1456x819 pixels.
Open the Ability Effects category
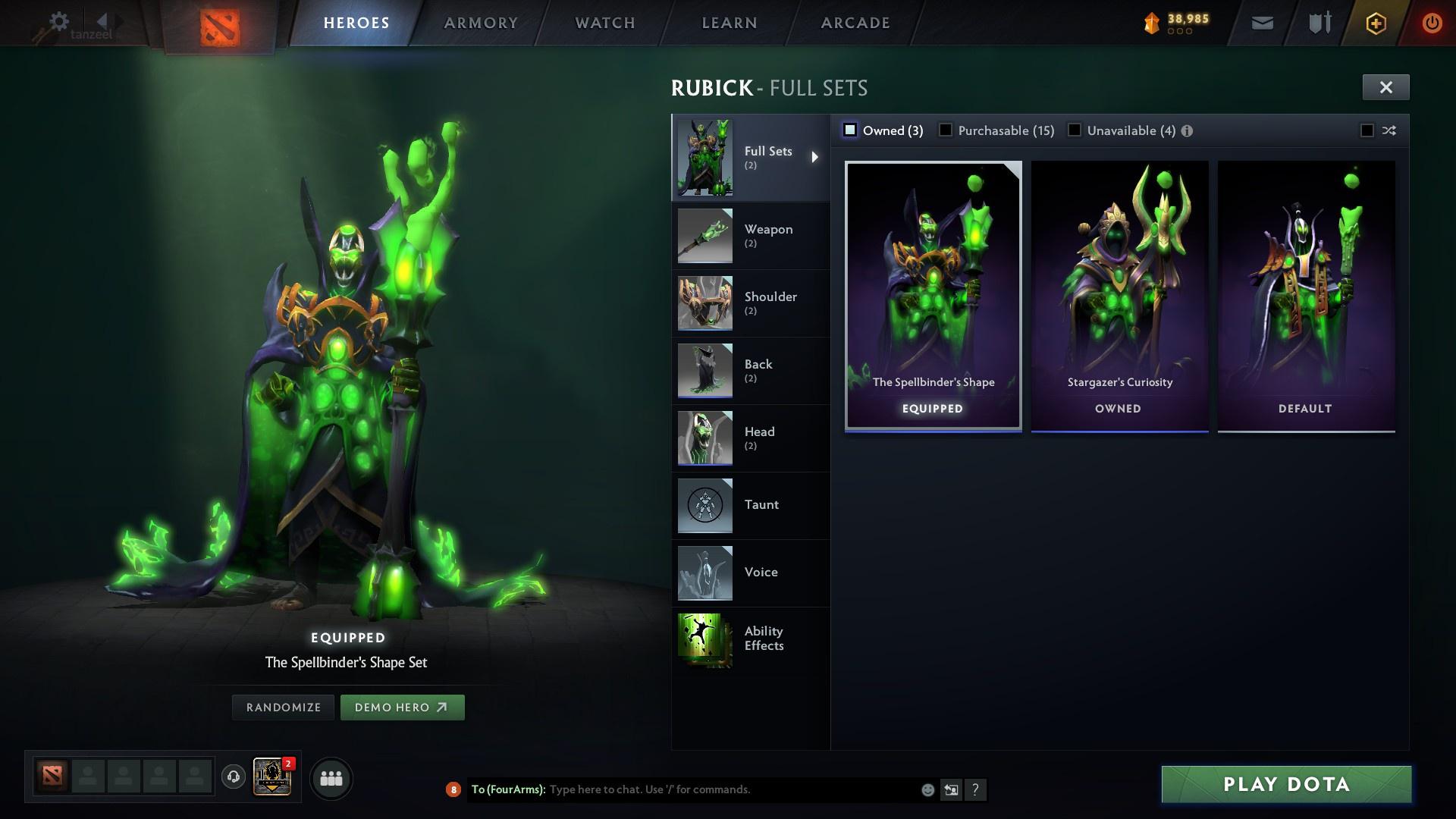tap(751, 639)
